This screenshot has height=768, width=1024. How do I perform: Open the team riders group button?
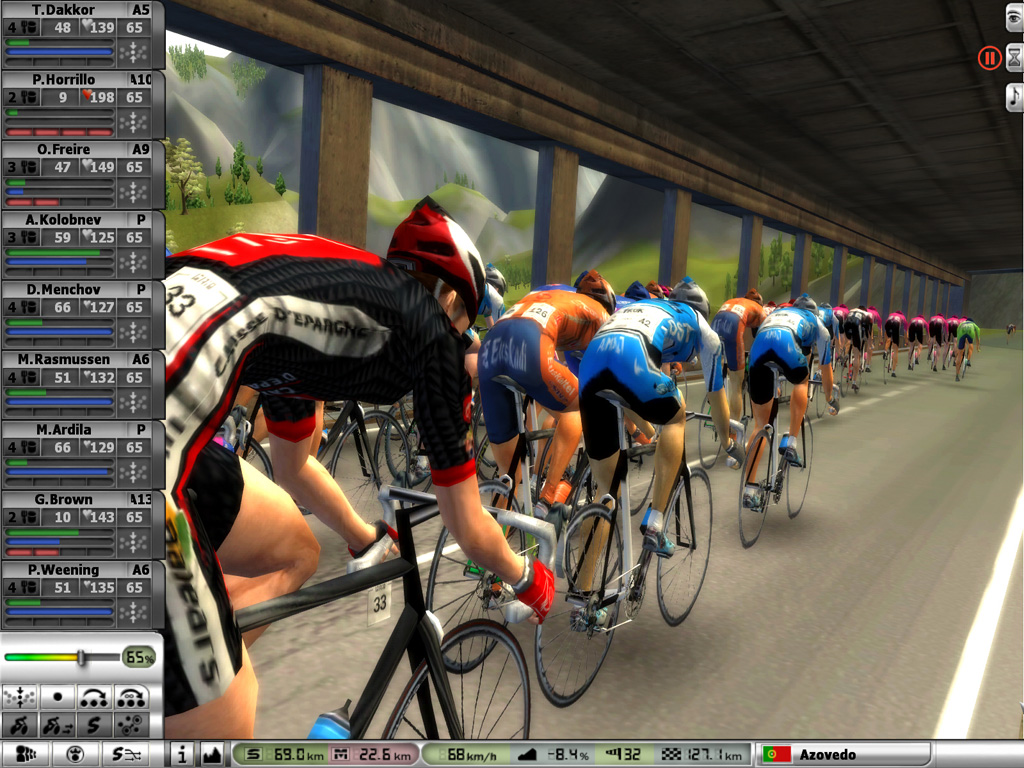[28, 754]
